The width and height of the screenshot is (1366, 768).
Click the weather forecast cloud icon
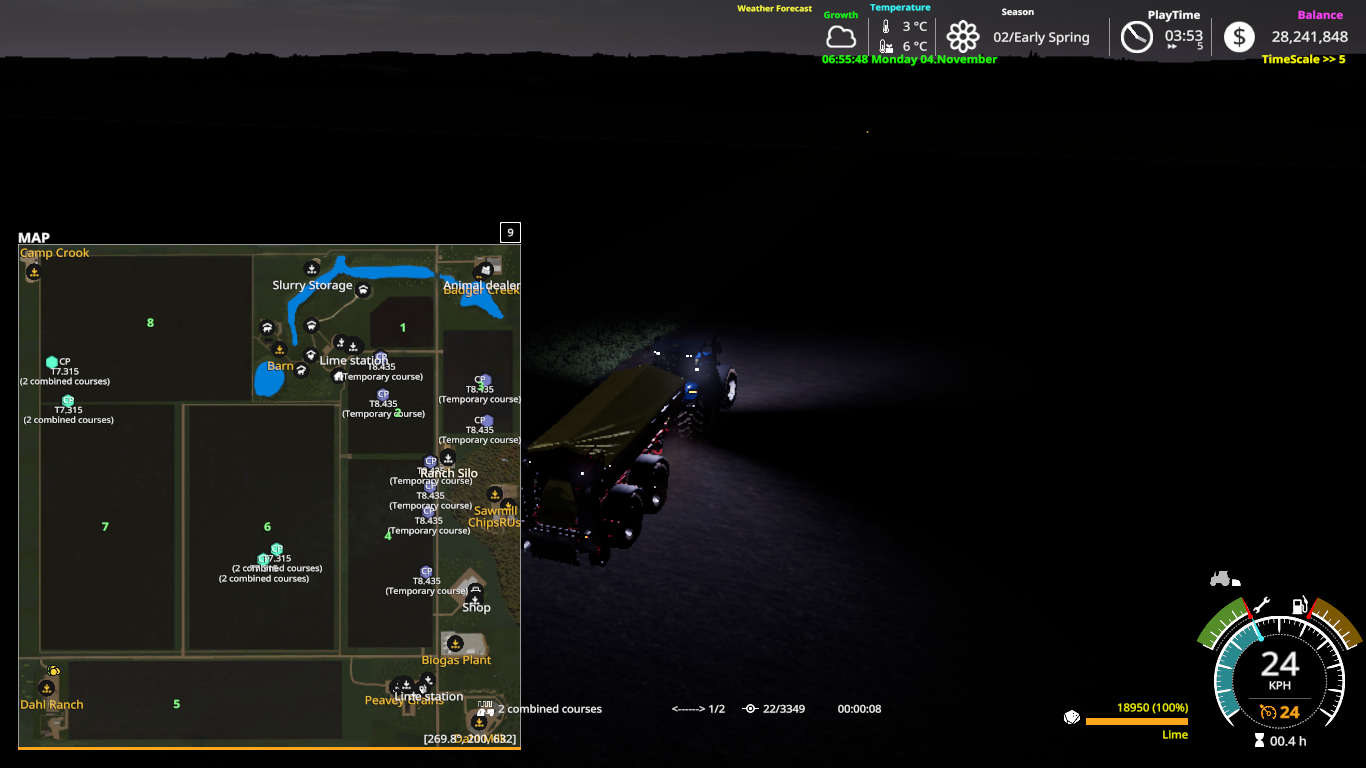click(841, 37)
